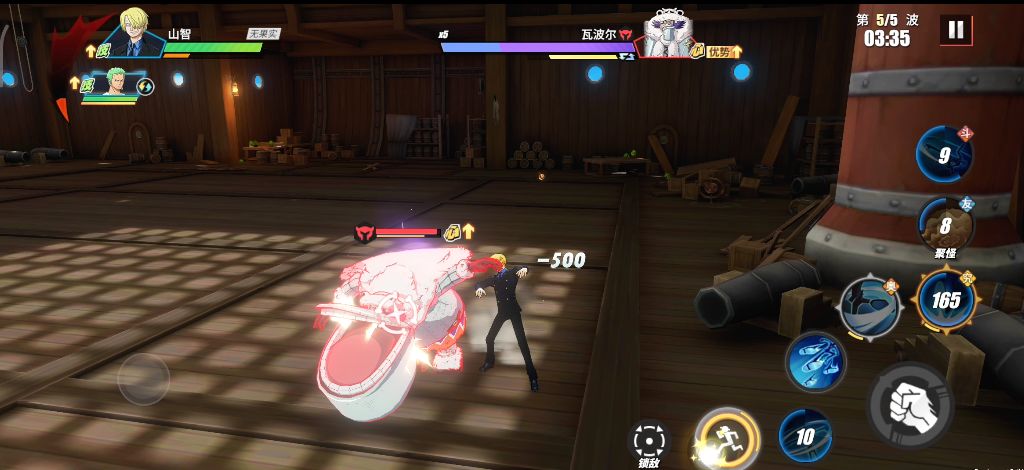The width and height of the screenshot is (1024, 470).
Task: Switch to the Zoro partner portrait
Action: (119, 86)
